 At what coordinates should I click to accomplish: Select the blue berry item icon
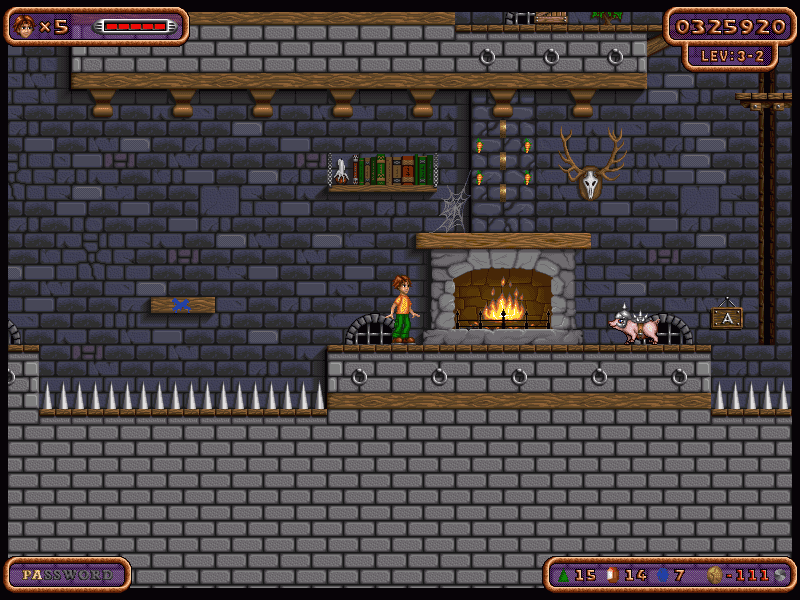[x=661, y=575]
